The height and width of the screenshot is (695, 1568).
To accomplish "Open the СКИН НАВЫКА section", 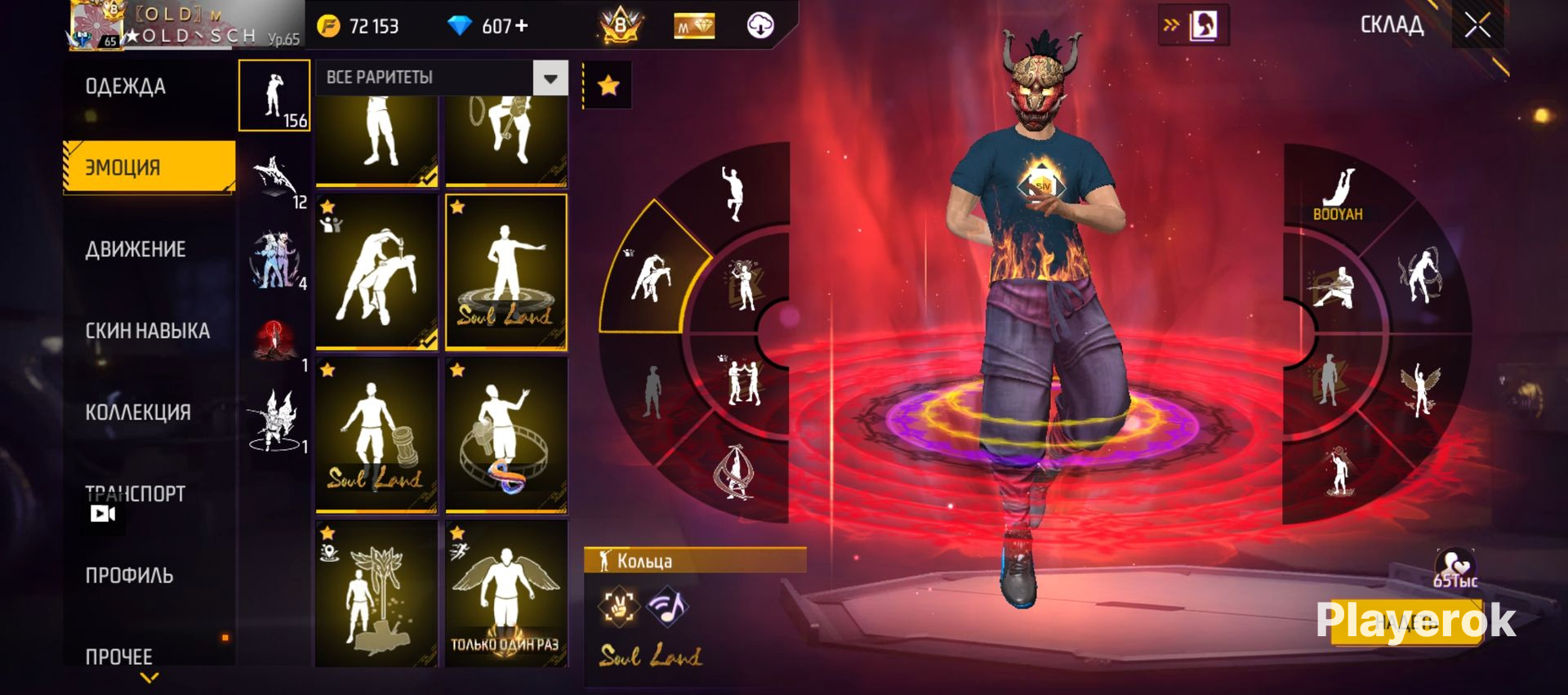I will coord(147,331).
